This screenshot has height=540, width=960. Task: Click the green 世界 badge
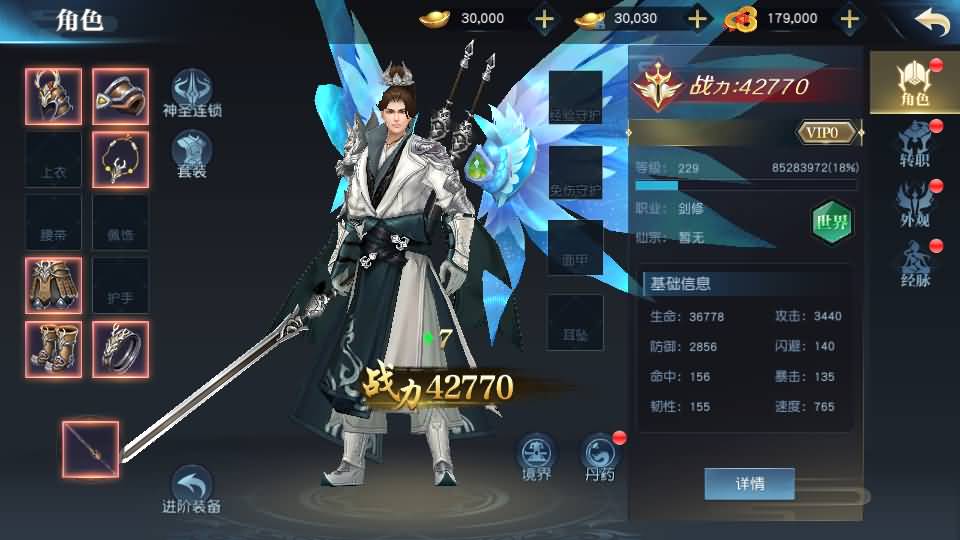point(831,222)
